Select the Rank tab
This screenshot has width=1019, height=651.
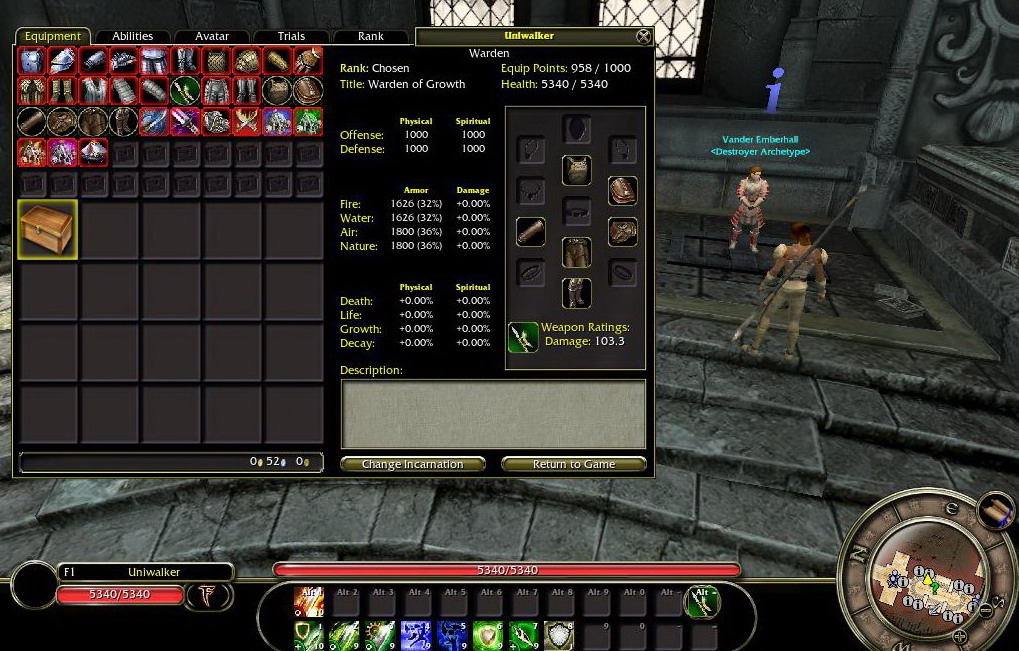371,36
